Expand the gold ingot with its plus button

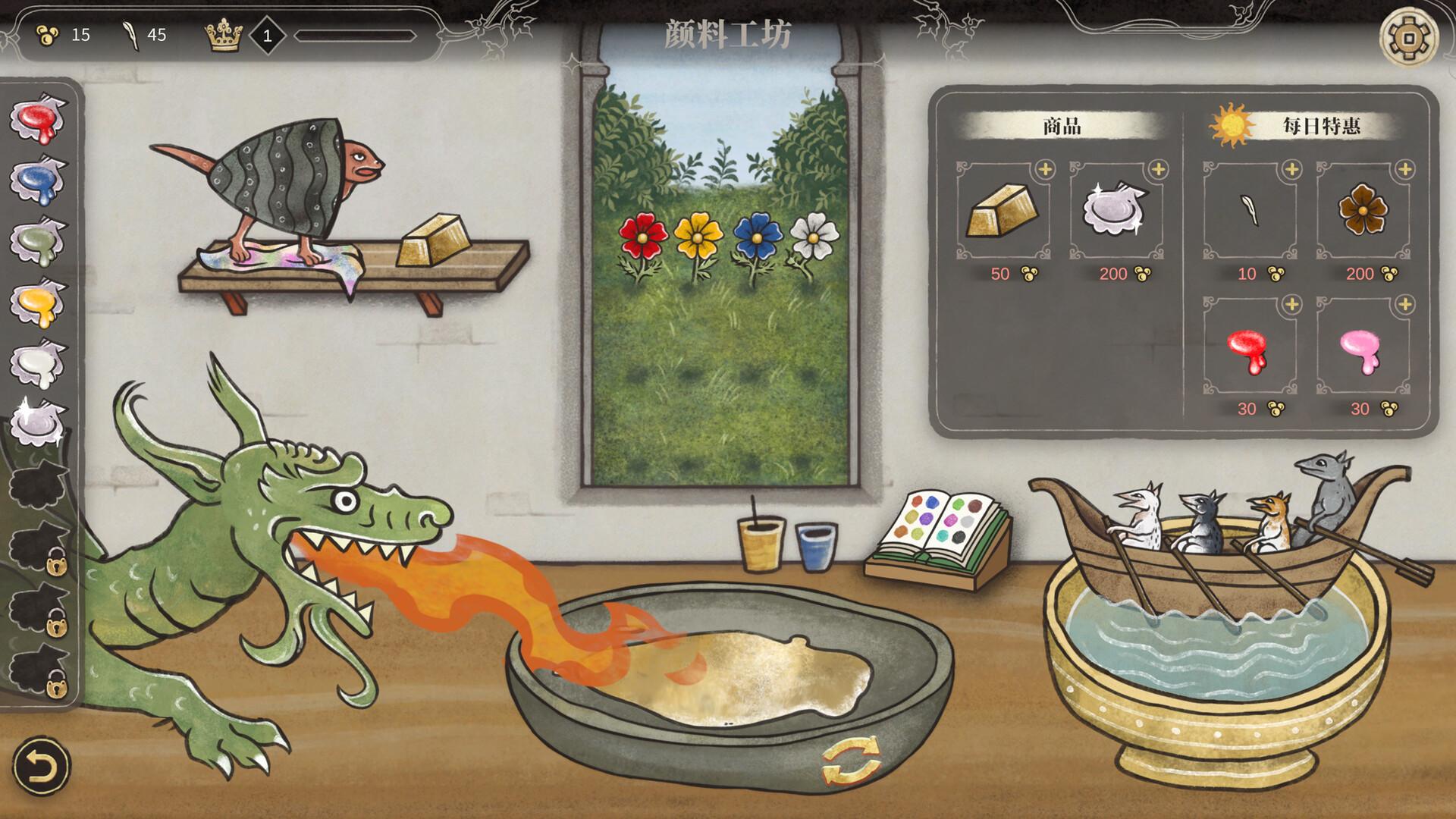click(x=1047, y=168)
